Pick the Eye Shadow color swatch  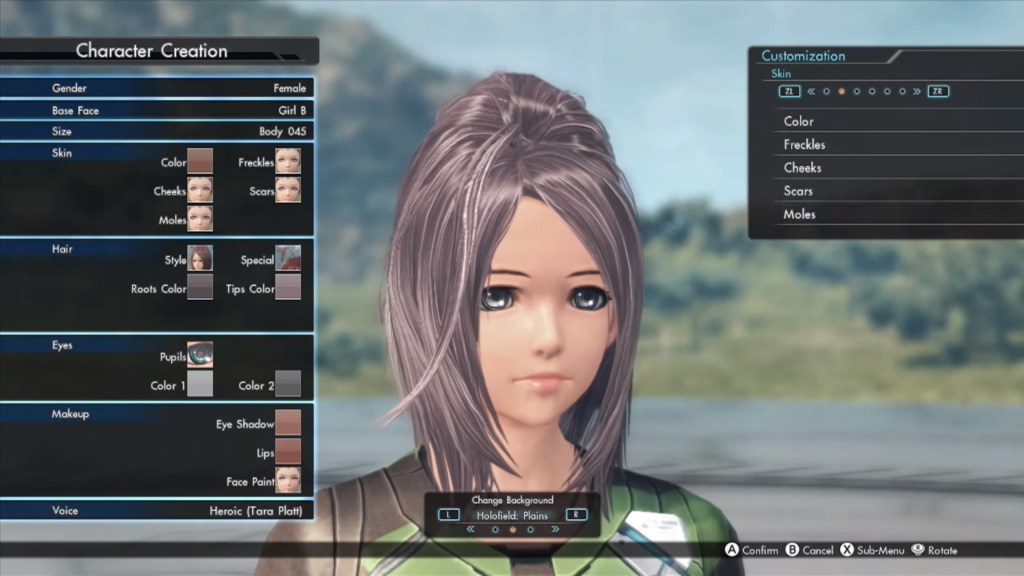(288, 423)
